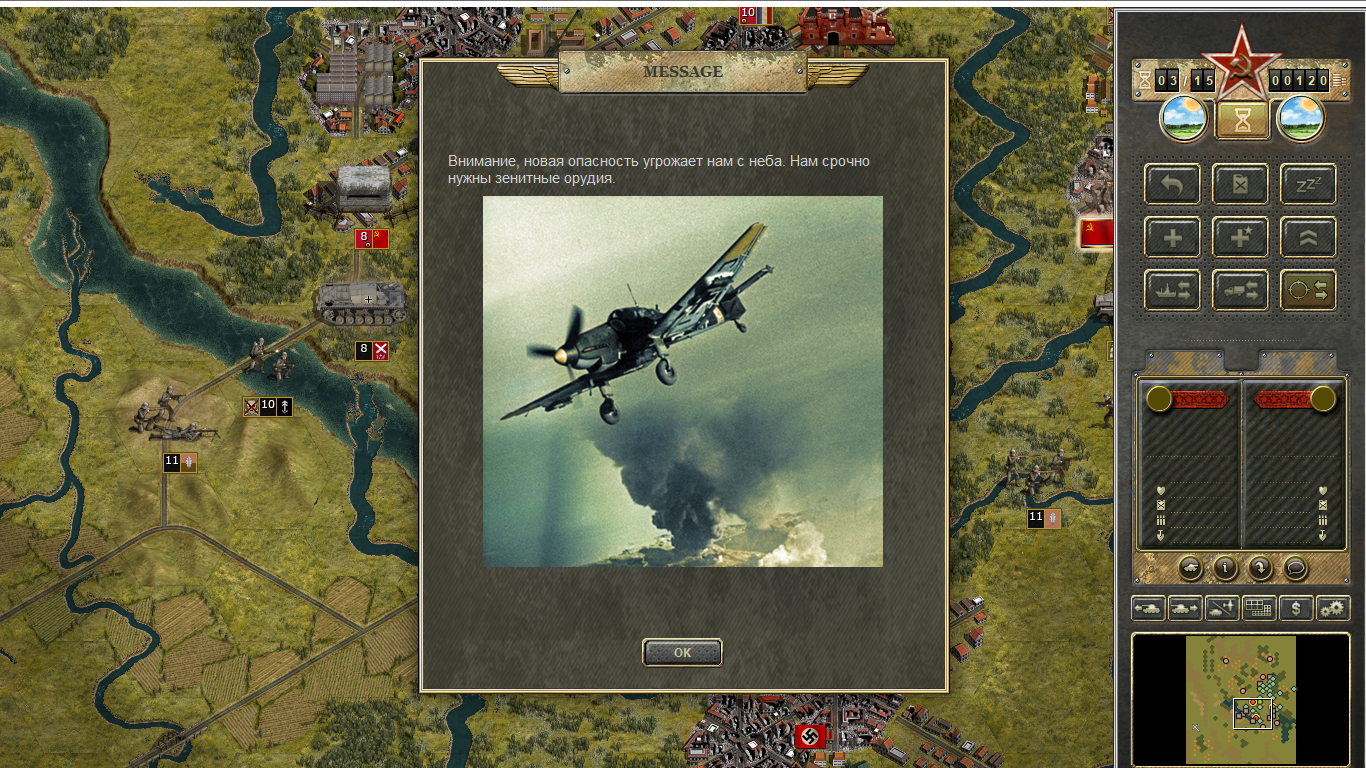Viewport: 1366px width, 768px height.
Task: Activate the crosshair switch button
Action: click(1308, 290)
